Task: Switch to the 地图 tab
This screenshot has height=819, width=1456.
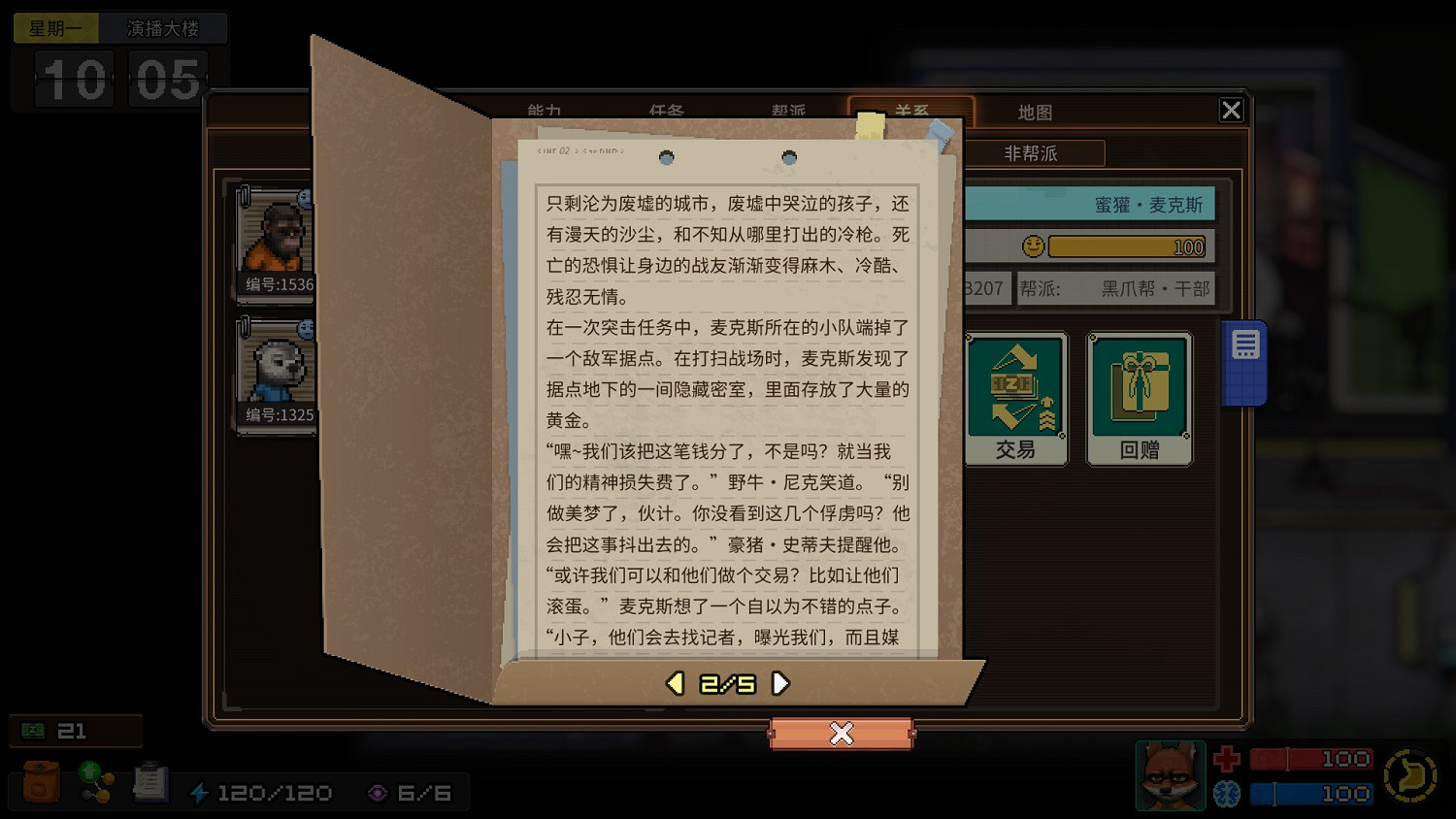Action: (x=1035, y=112)
